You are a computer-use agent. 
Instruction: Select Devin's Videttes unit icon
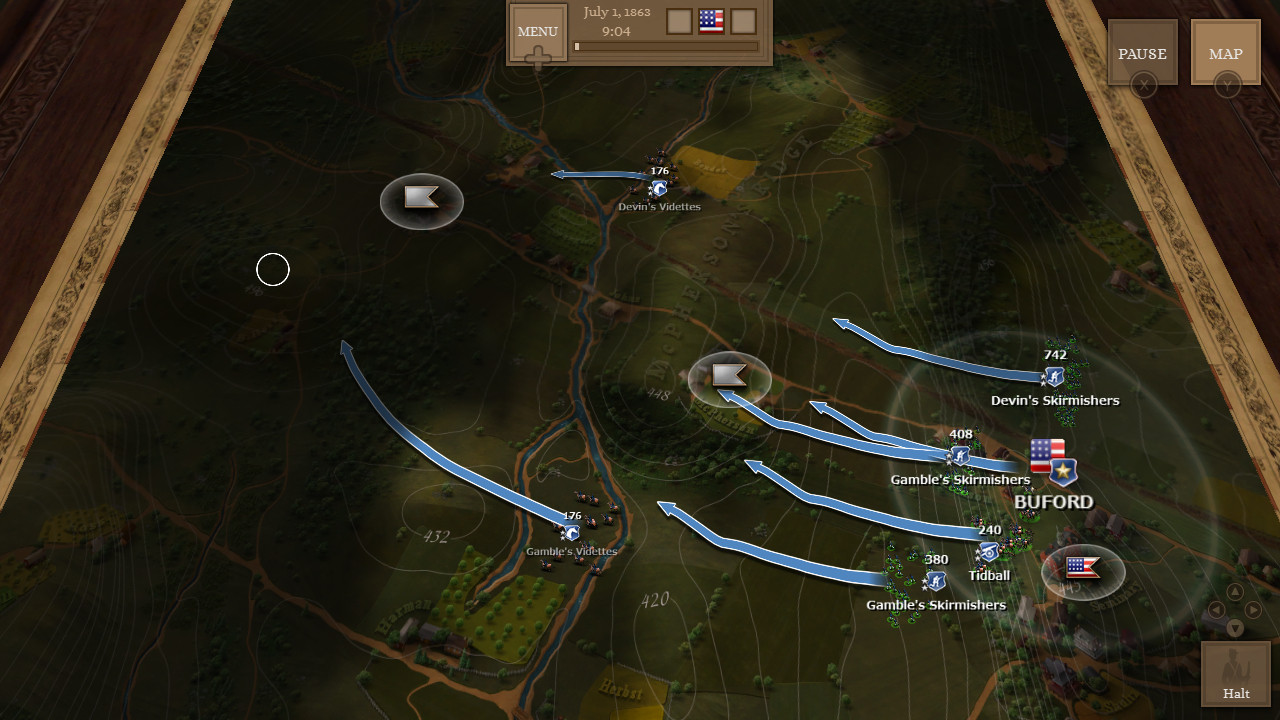click(659, 186)
